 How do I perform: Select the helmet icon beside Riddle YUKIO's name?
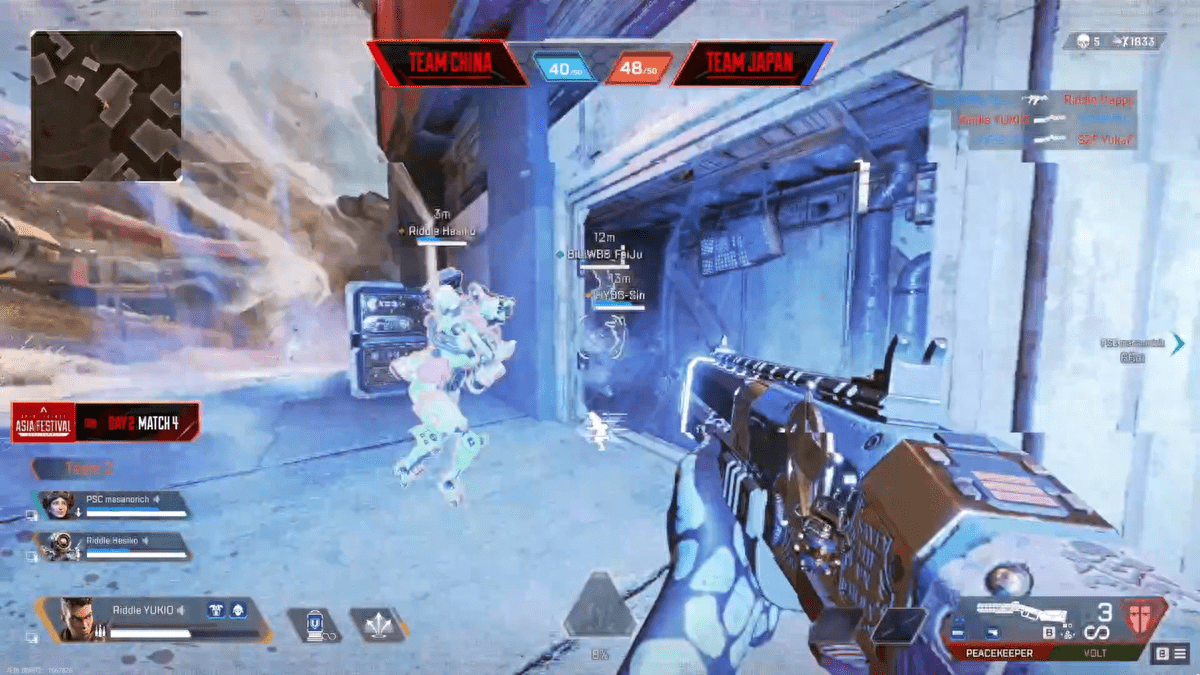click(236, 610)
